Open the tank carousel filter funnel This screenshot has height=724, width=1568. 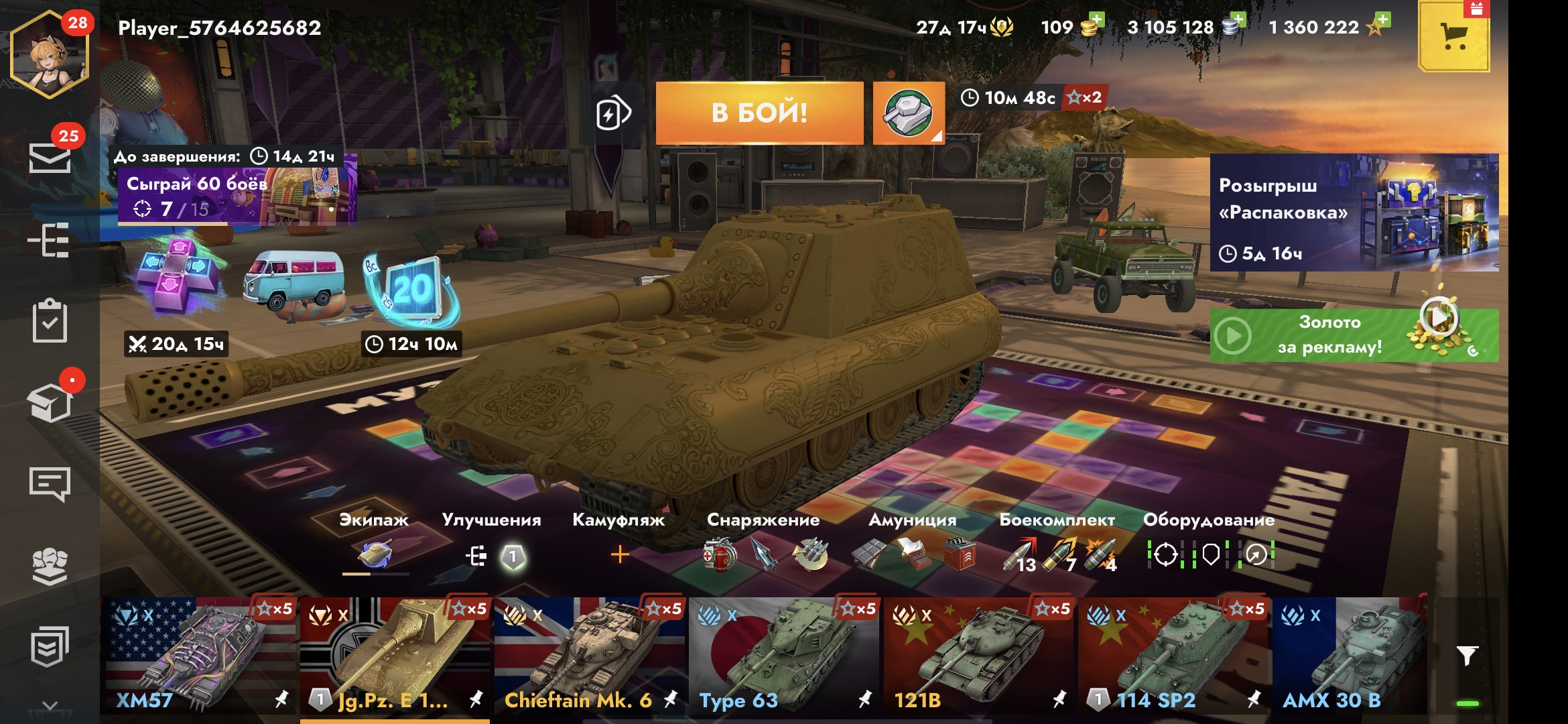pos(1467,655)
